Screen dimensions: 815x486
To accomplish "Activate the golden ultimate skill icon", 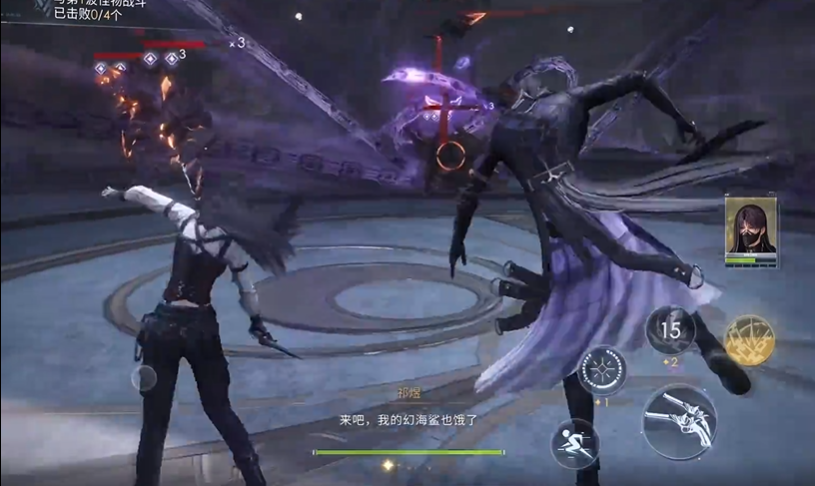I will (x=749, y=340).
